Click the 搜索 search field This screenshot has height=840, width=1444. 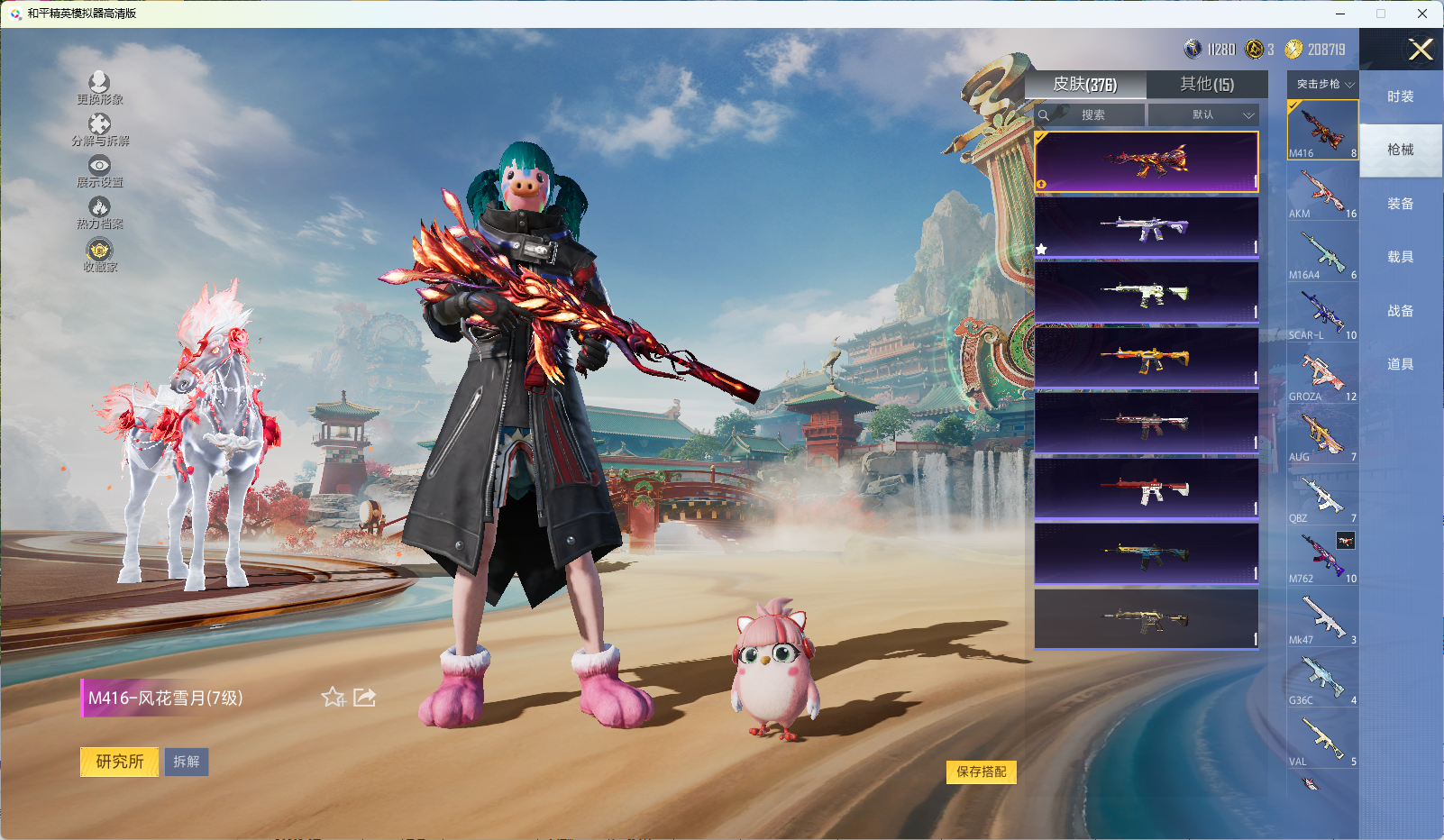[1091, 115]
